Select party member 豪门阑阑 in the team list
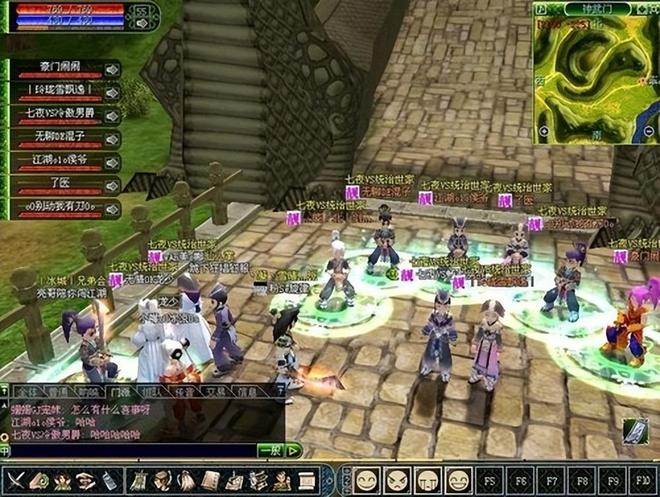Image resolution: width=660 pixels, height=497 pixels. tap(58, 68)
